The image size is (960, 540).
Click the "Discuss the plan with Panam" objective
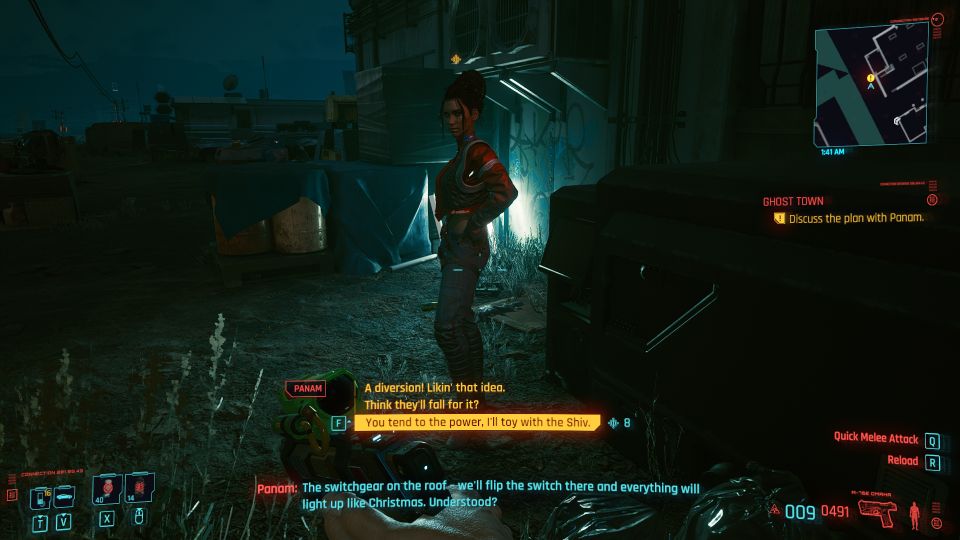click(x=855, y=218)
